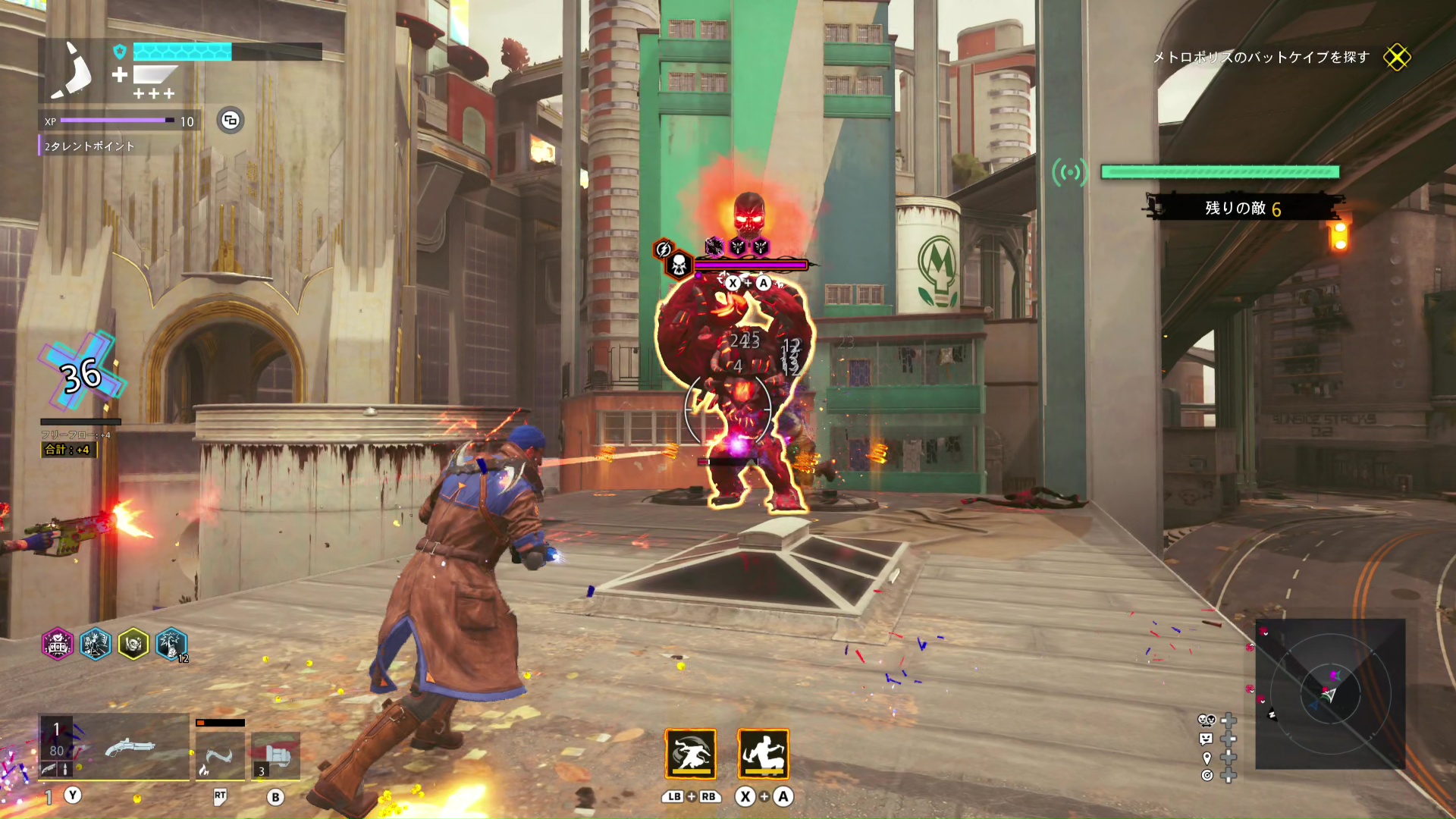
Task: Select the Metropolis Batcave objective tracker
Action: tap(1261, 58)
